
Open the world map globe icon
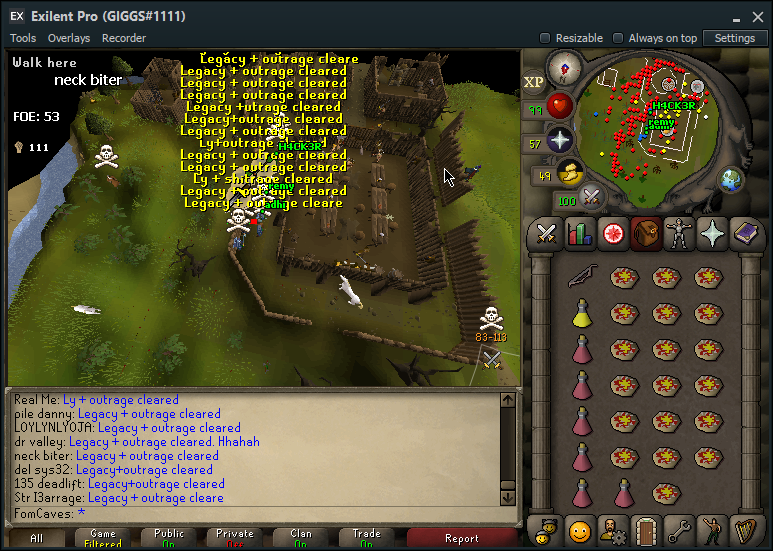(733, 180)
